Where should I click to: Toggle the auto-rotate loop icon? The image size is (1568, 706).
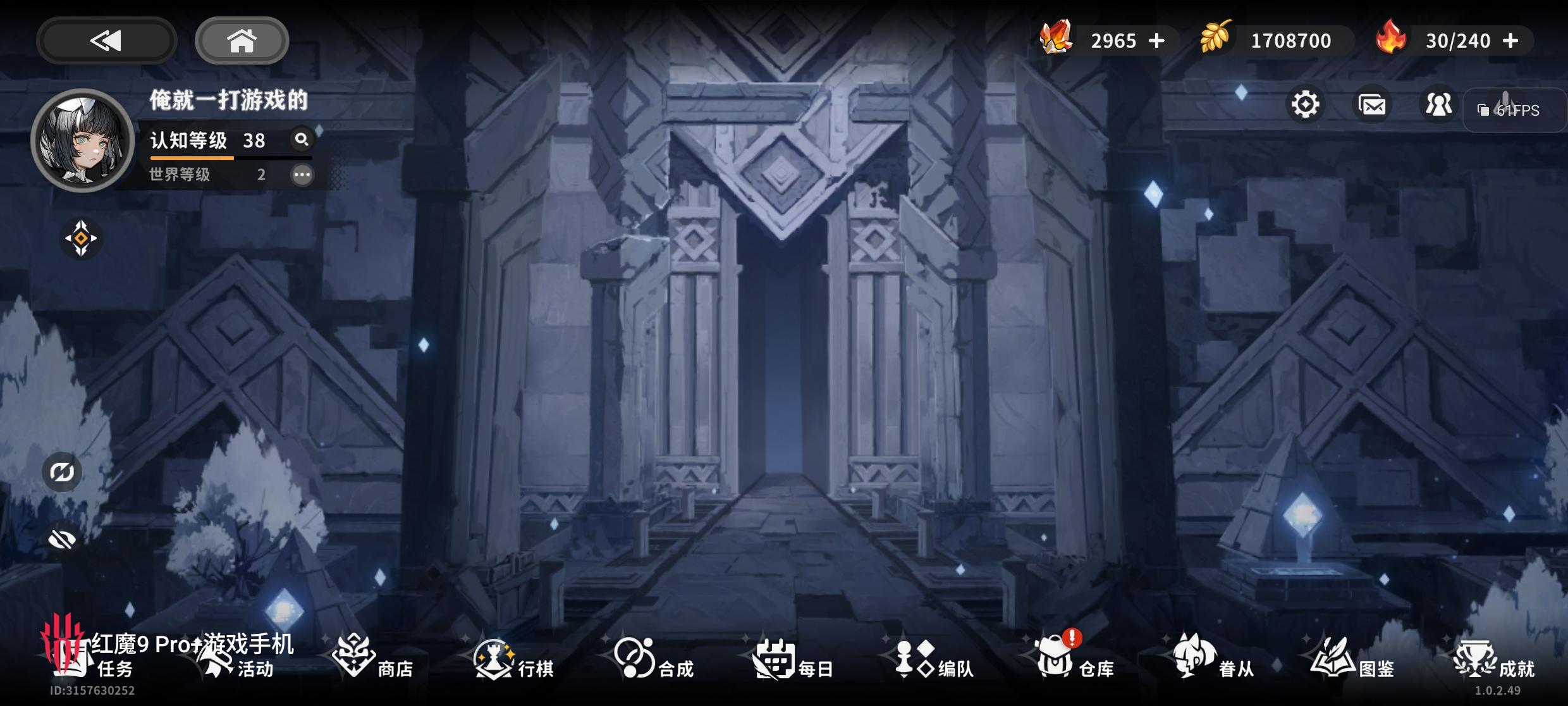61,471
